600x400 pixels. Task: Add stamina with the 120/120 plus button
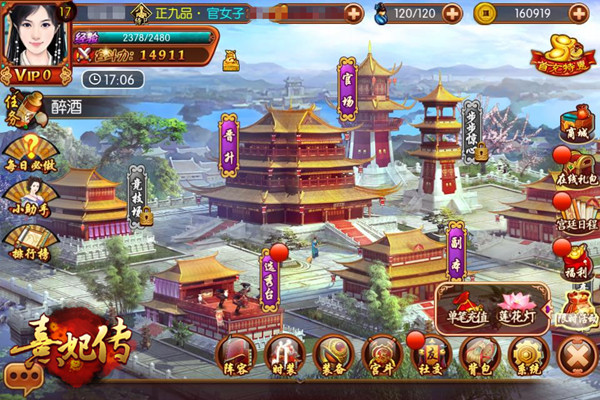point(452,14)
